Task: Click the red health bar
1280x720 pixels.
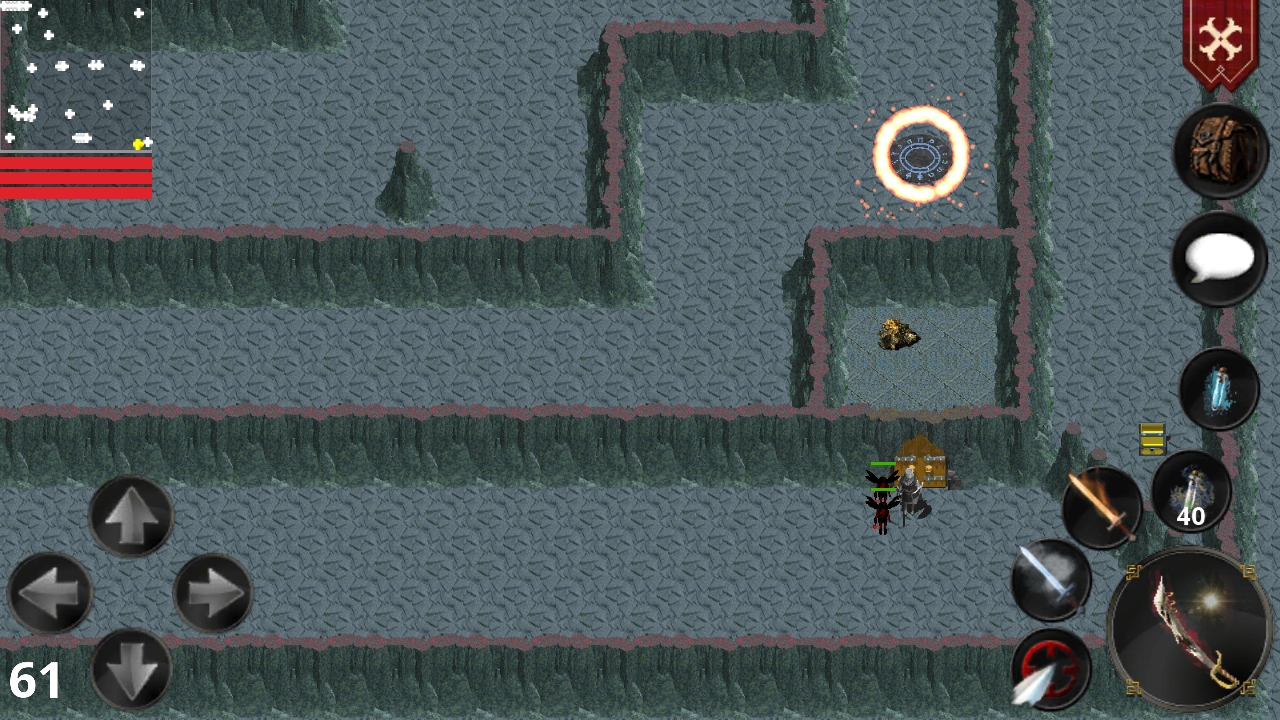Action: click(75, 175)
